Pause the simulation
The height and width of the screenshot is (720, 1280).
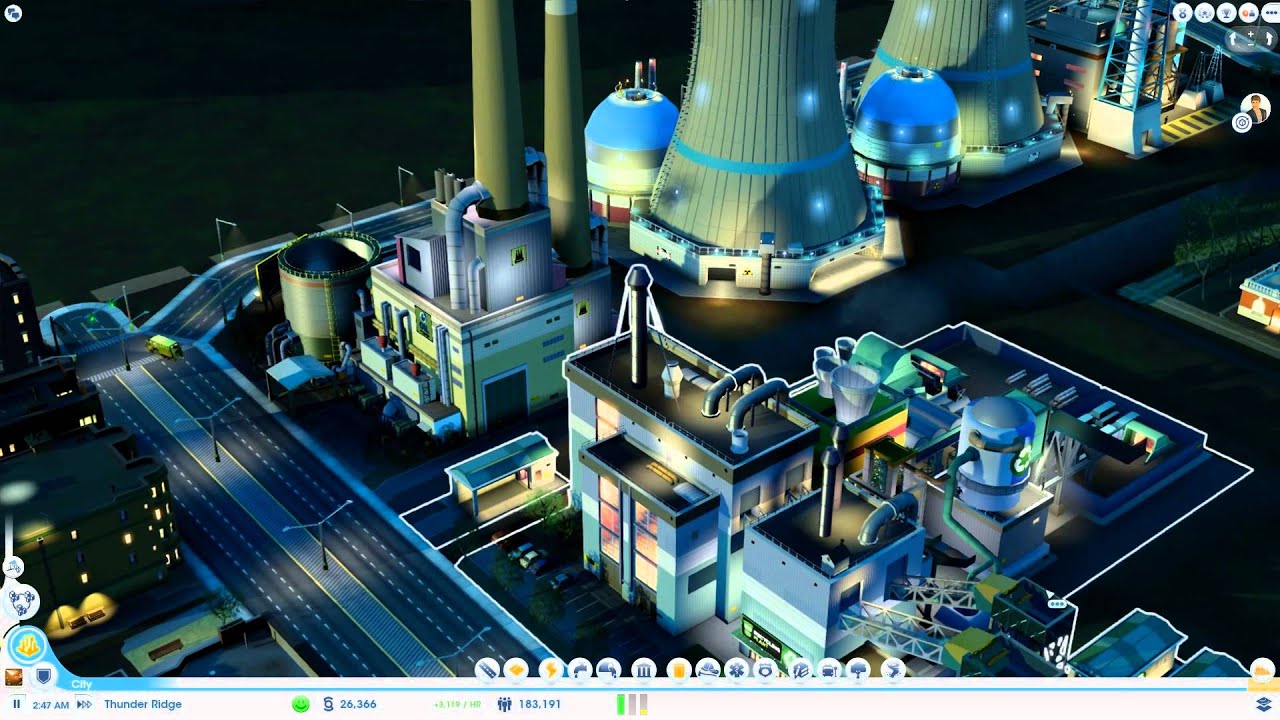click(x=17, y=704)
